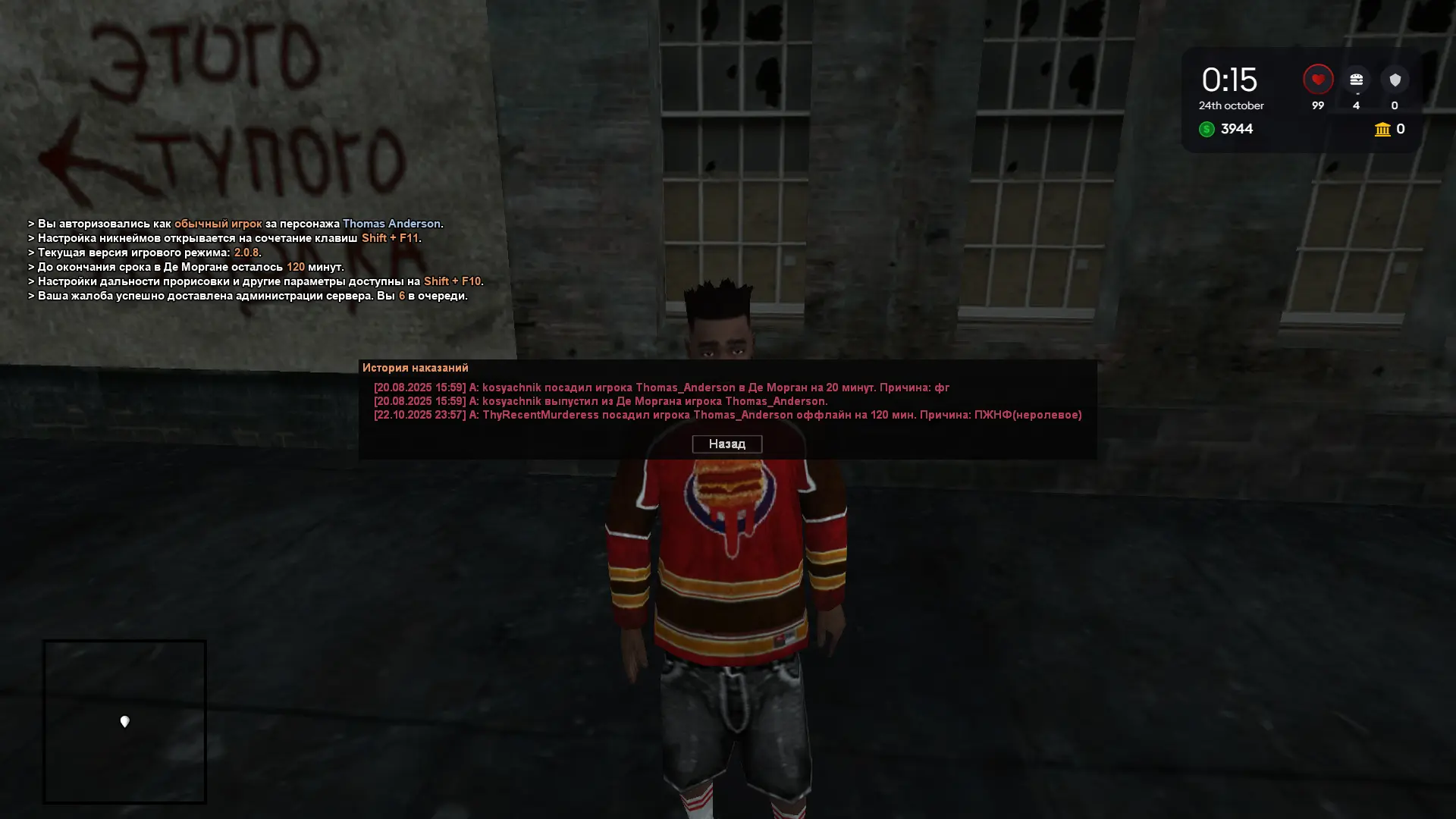This screenshot has width=1456, height=819.
Task: Click the red heart health icon
Action: click(x=1318, y=77)
